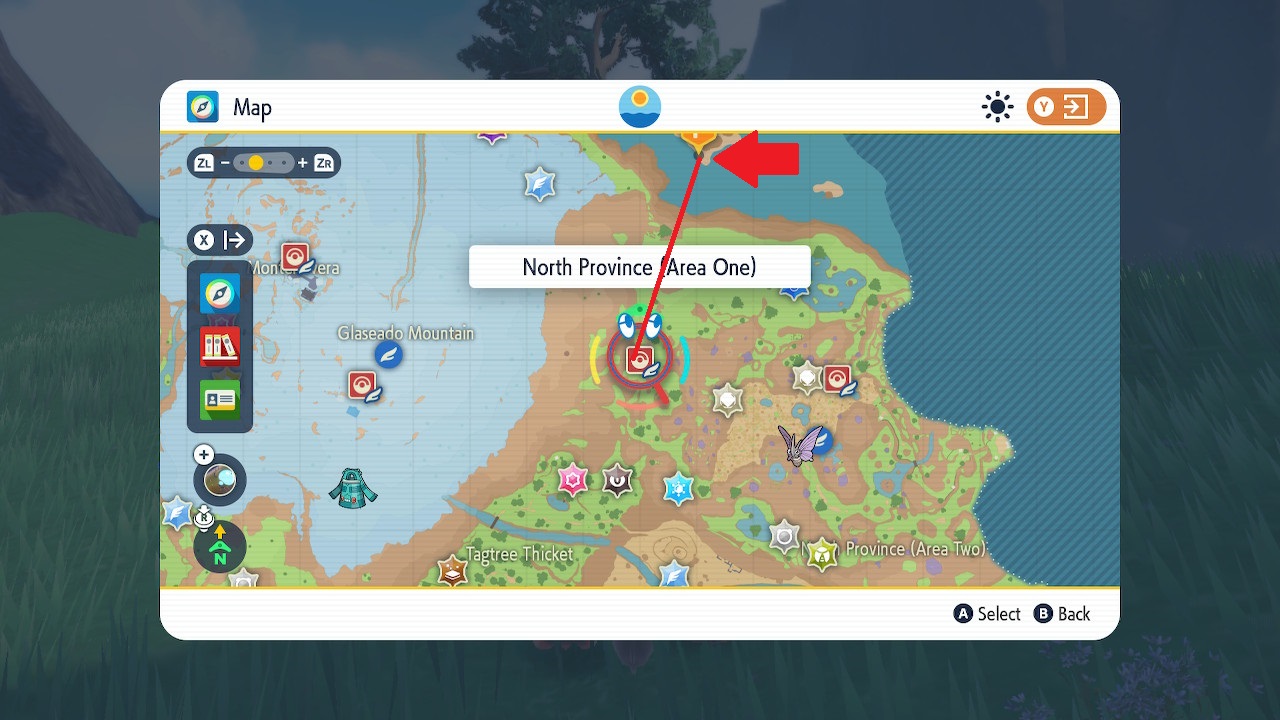Expand the rotating globe via its plus icon
1280x720 pixels.
[x=203, y=453]
